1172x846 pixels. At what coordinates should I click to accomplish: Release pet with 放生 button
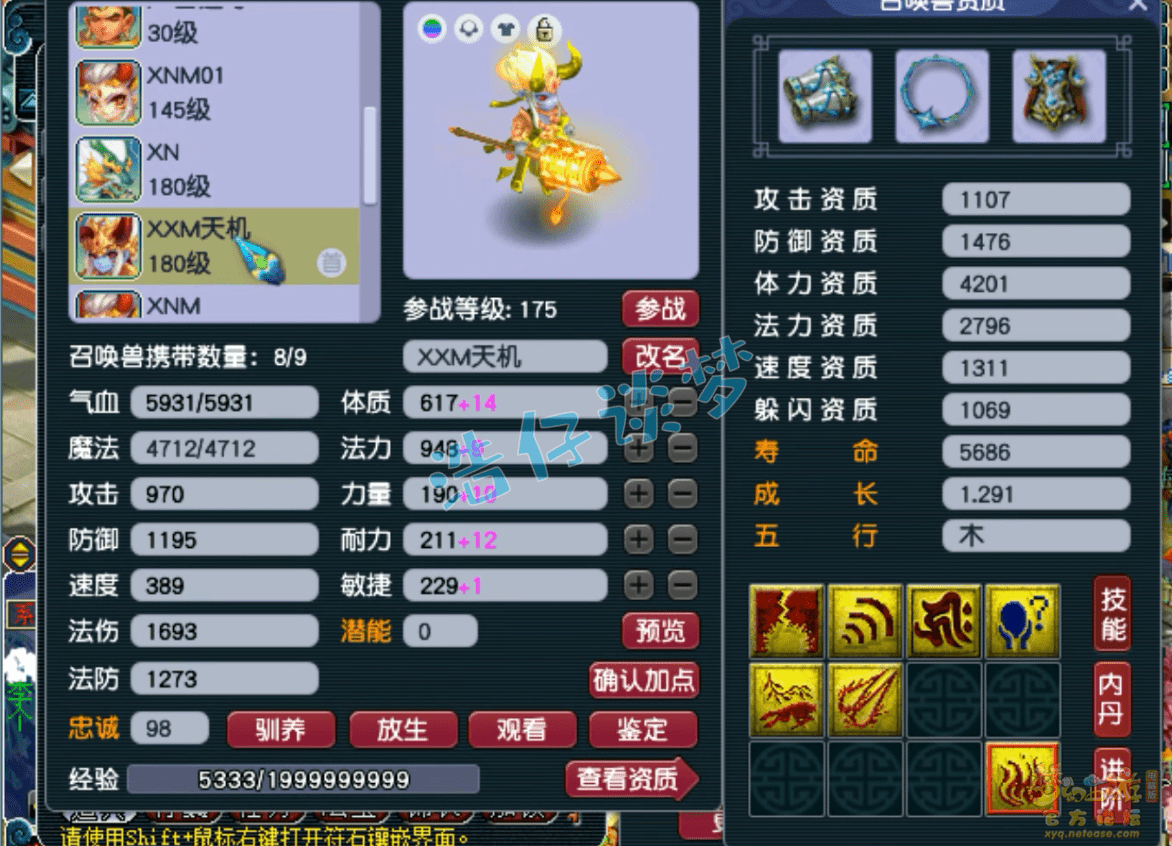pyautogui.click(x=402, y=729)
